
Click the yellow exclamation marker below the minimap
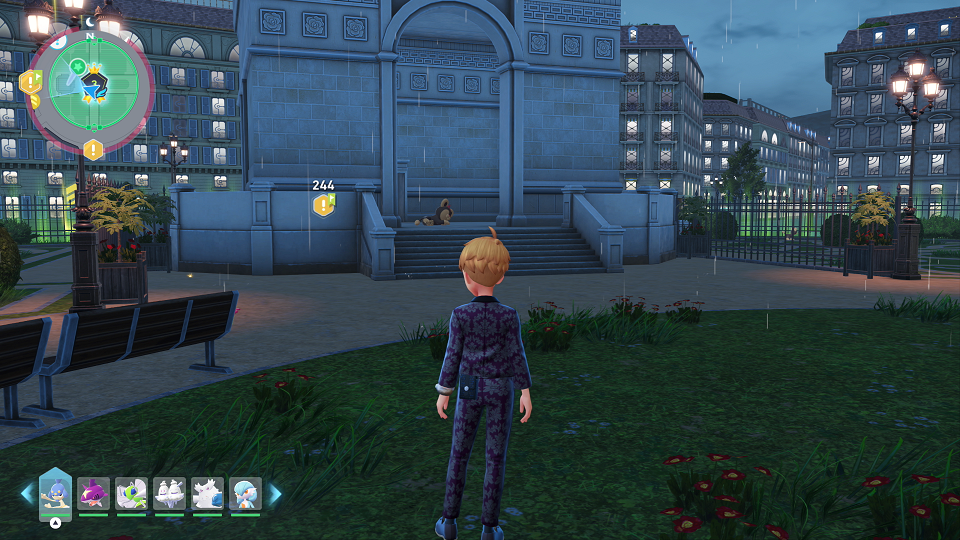pos(93,150)
